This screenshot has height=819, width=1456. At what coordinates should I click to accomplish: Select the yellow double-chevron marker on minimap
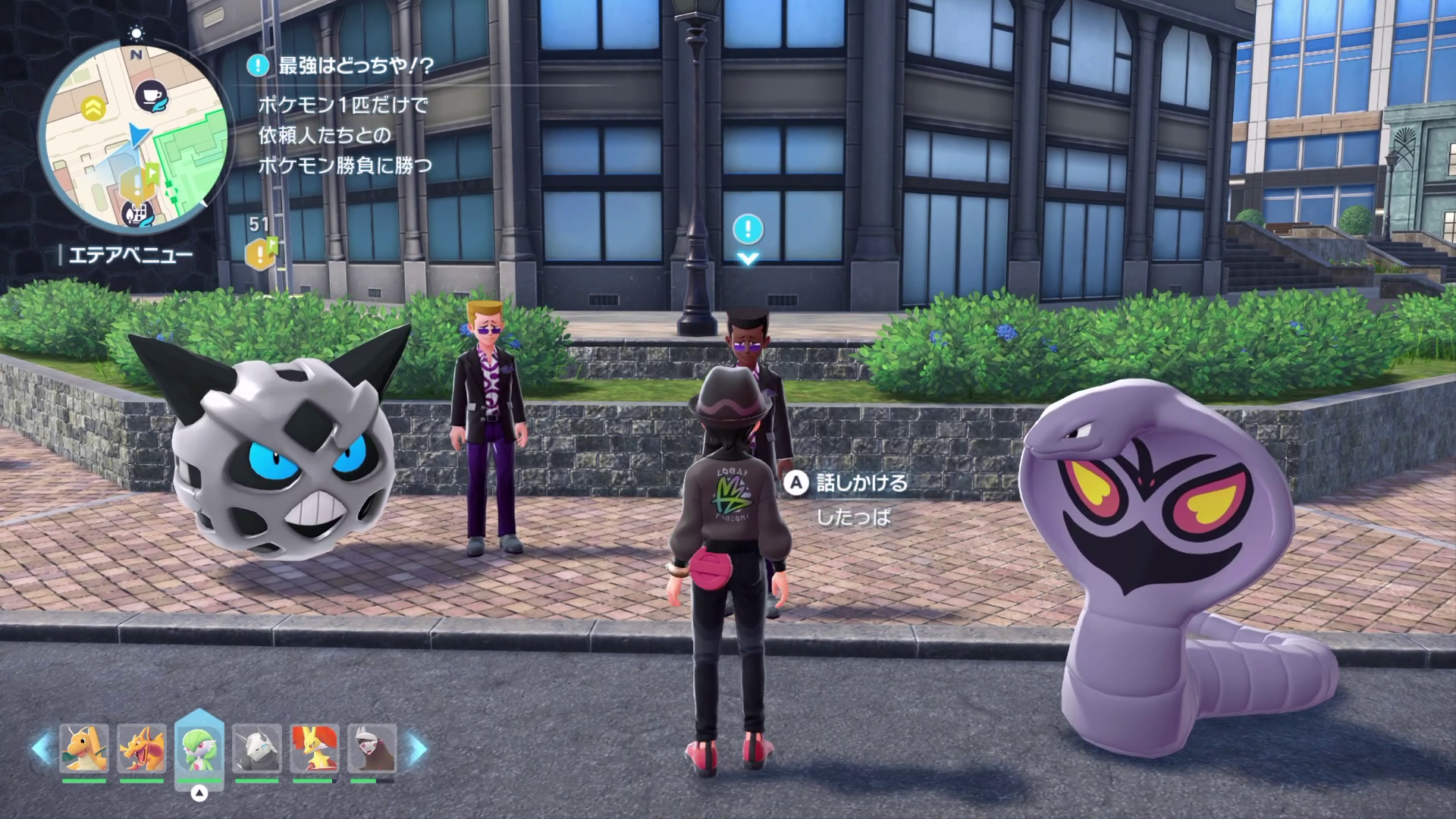click(x=93, y=108)
